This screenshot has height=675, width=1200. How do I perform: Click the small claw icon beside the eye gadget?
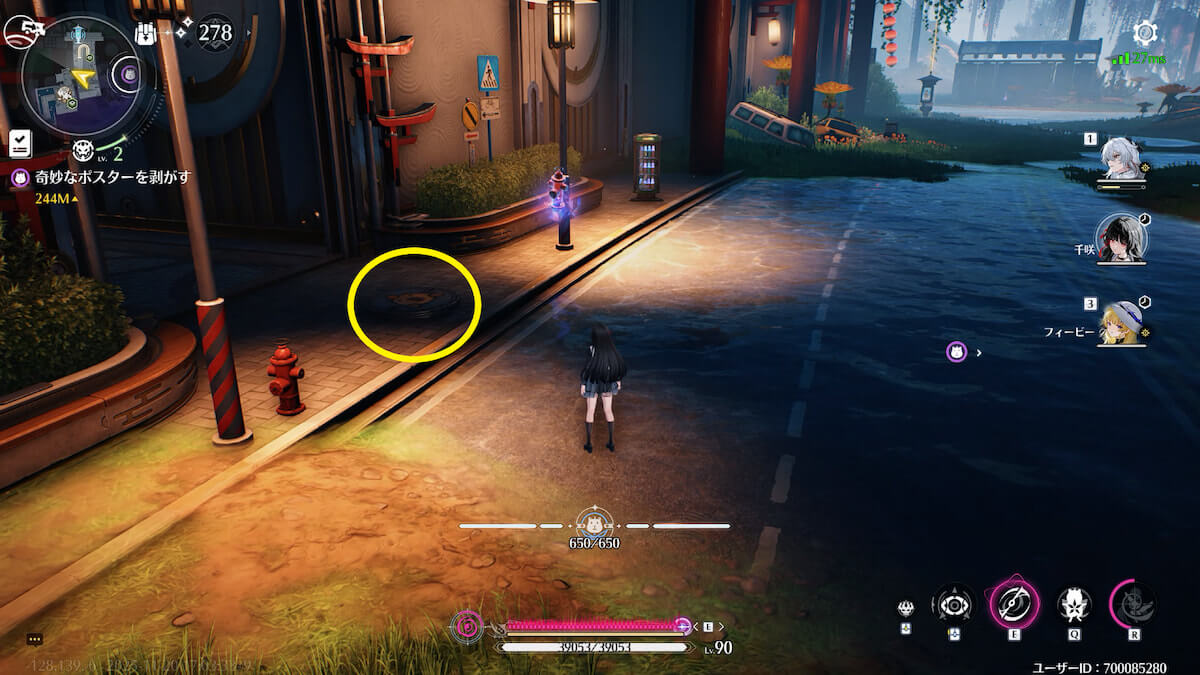click(906, 608)
